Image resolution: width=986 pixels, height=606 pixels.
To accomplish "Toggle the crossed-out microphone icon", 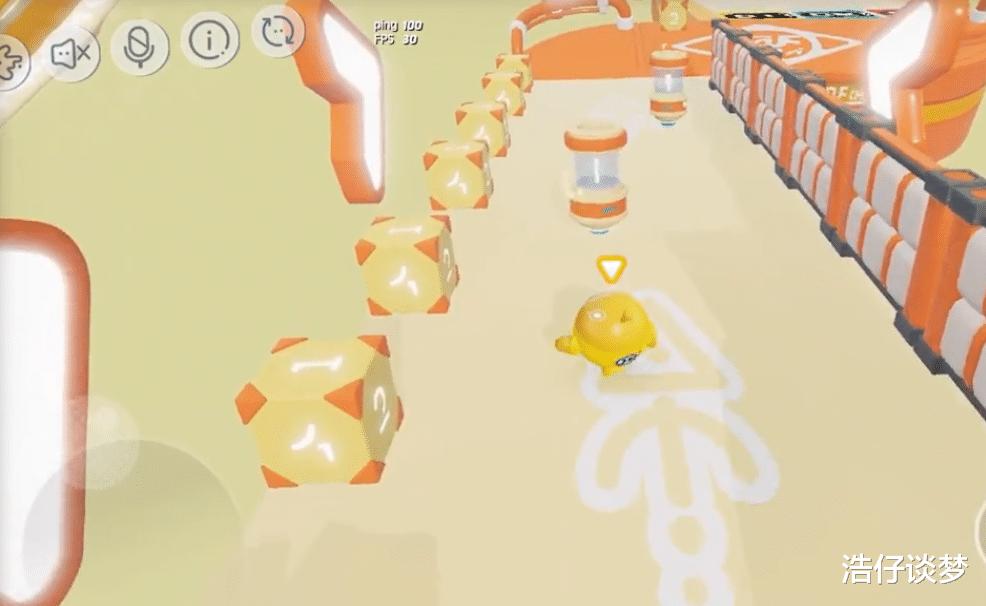I will 139,46.
